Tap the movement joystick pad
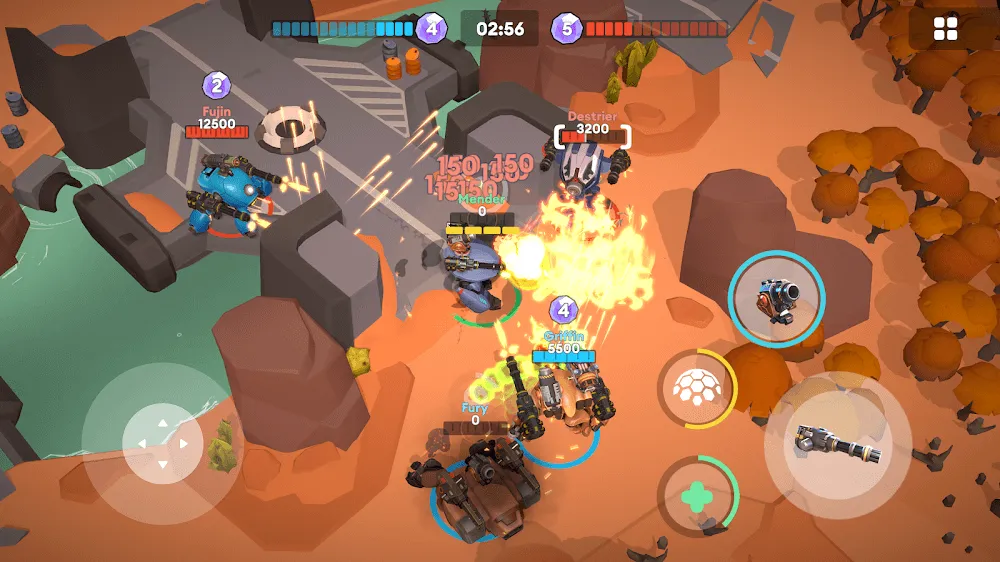Viewport: 1000px width, 562px height. (x=161, y=442)
